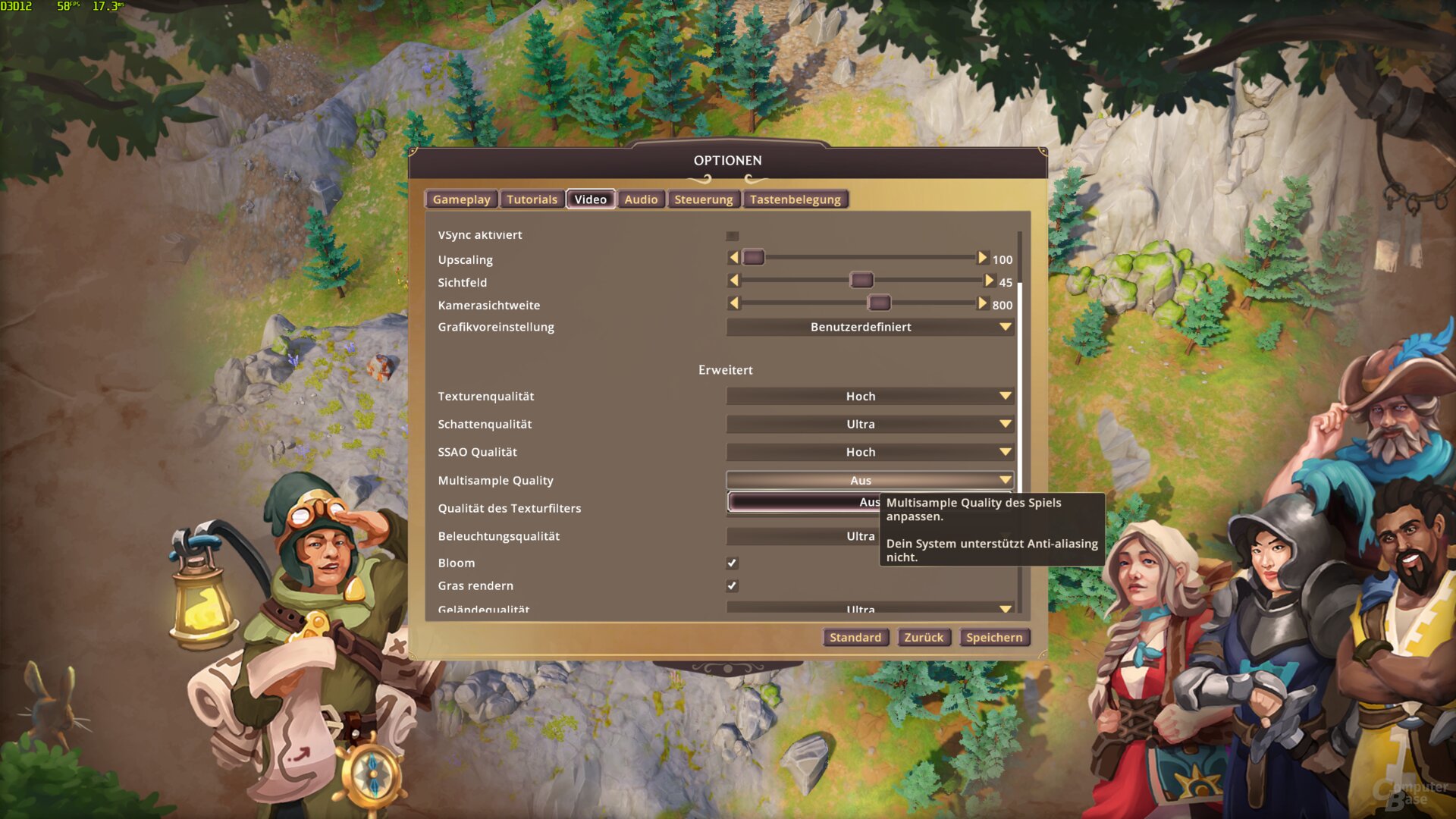This screenshot has height=819, width=1456.
Task: Open the Tastenbelegung tab
Action: click(x=795, y=199)
